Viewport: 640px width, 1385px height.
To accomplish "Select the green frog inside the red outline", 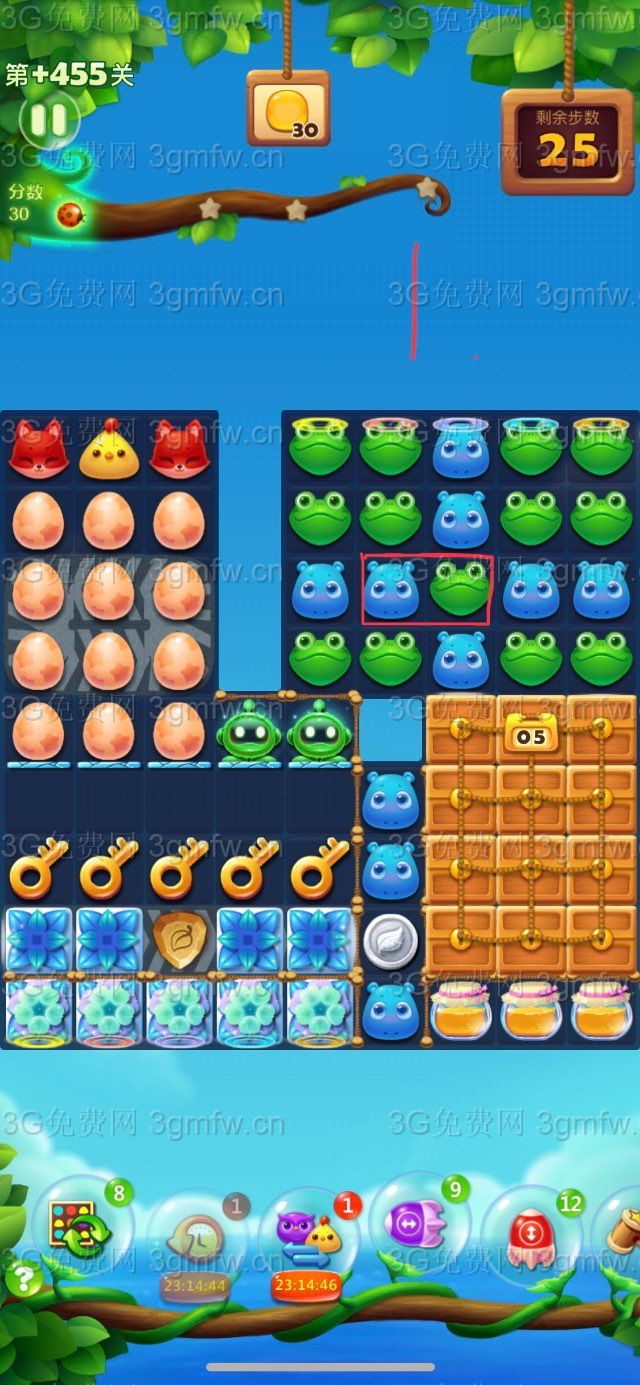I will tap(460, 590).
